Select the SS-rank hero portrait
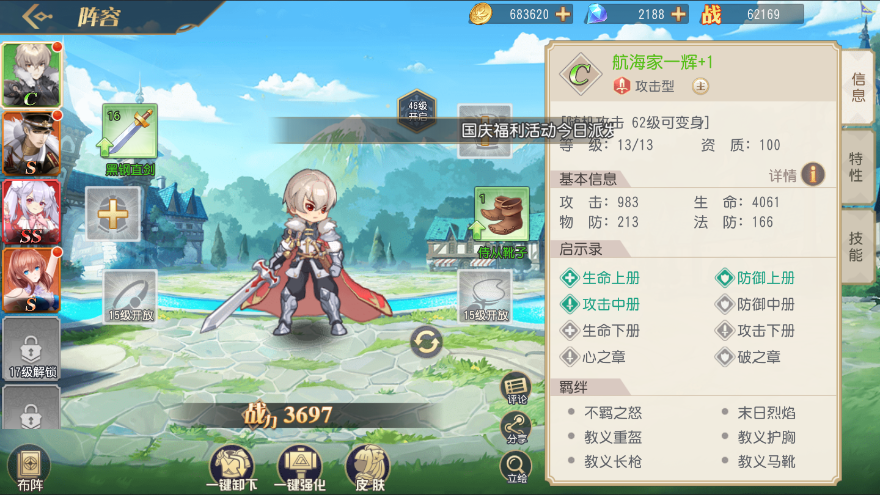 [x=31, y=212]
